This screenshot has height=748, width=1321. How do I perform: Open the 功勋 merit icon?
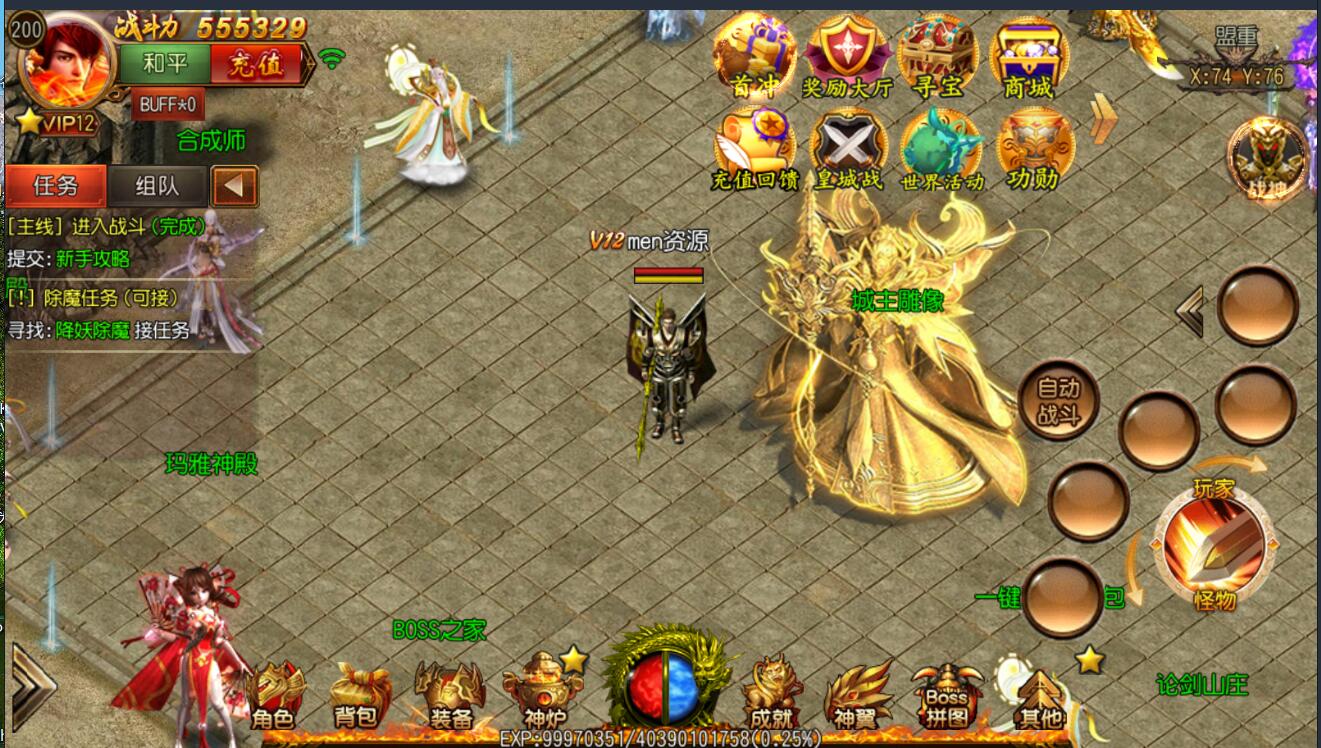click(x=1034, y=150)
